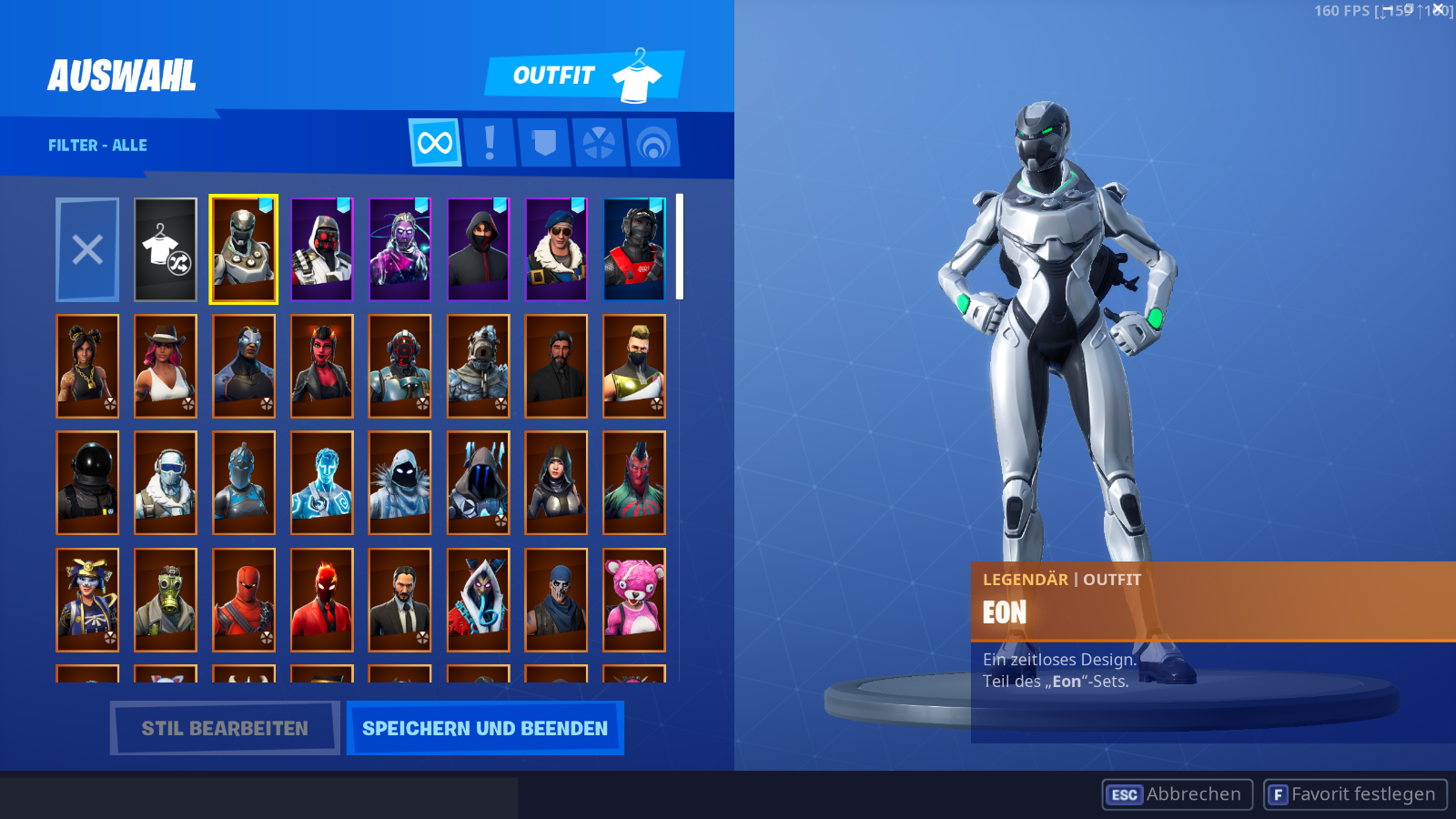The height and width of the screenshot is (819, 1456).
Task: Deselect current outfit via X tile
Action: click(x=86, y=248)
